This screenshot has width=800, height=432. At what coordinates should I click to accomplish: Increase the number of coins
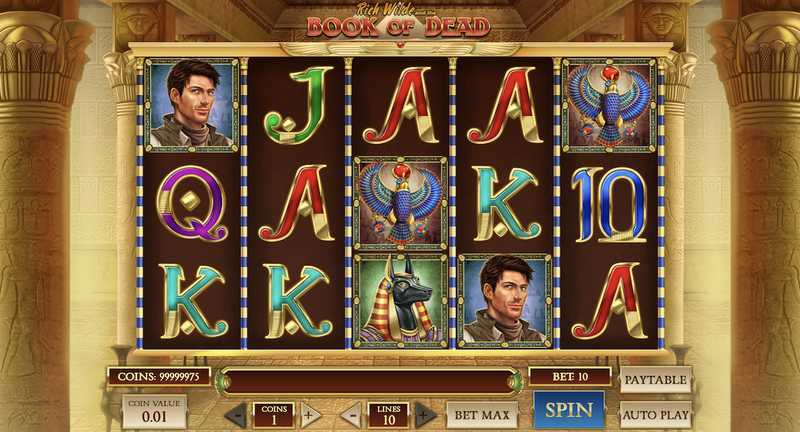tap(311, 414)
